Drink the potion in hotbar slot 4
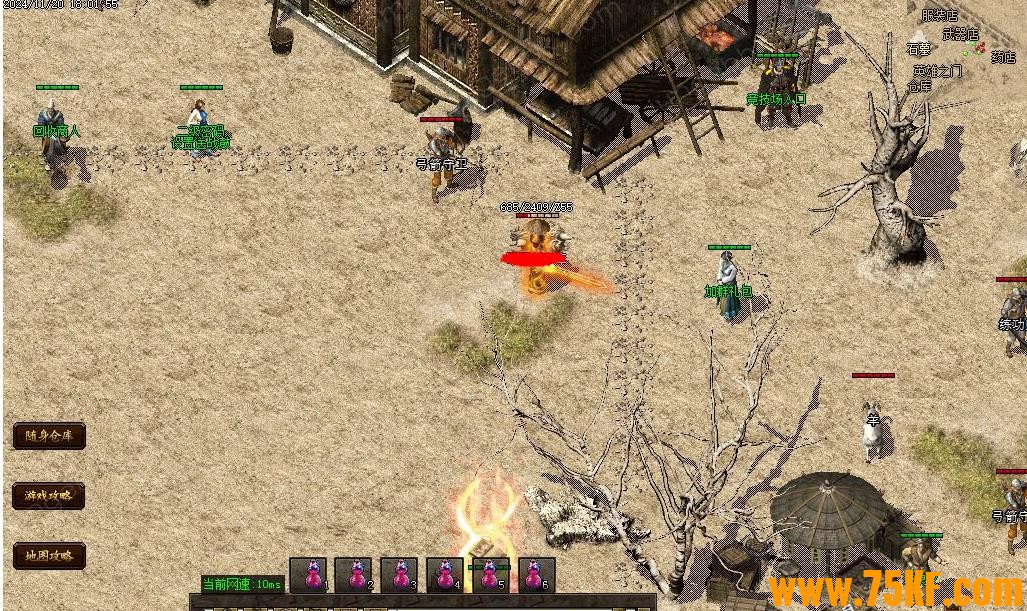 click(x=445, y=575)
